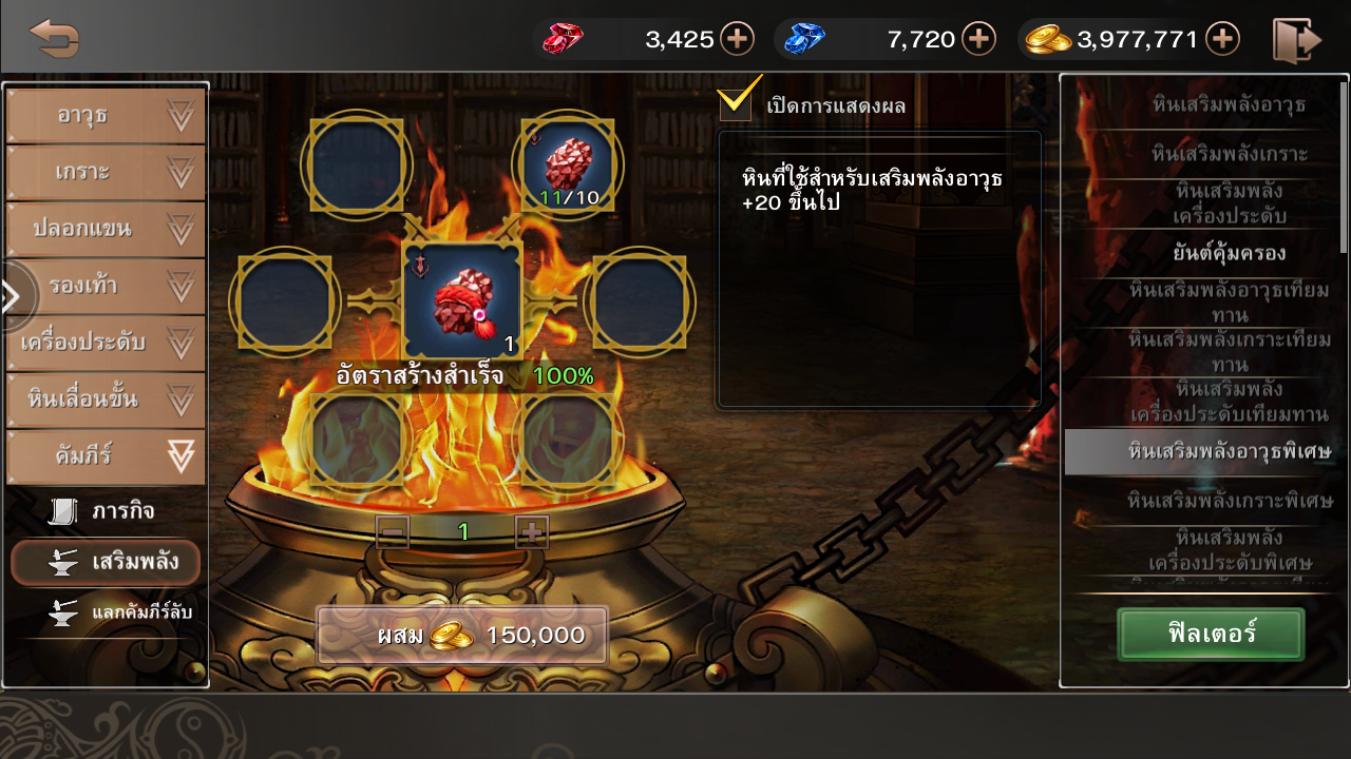The height and width of the screenshot is (759, 1351).
Task: Increase craft quantity with plus stepper
Action: (532, 532)
